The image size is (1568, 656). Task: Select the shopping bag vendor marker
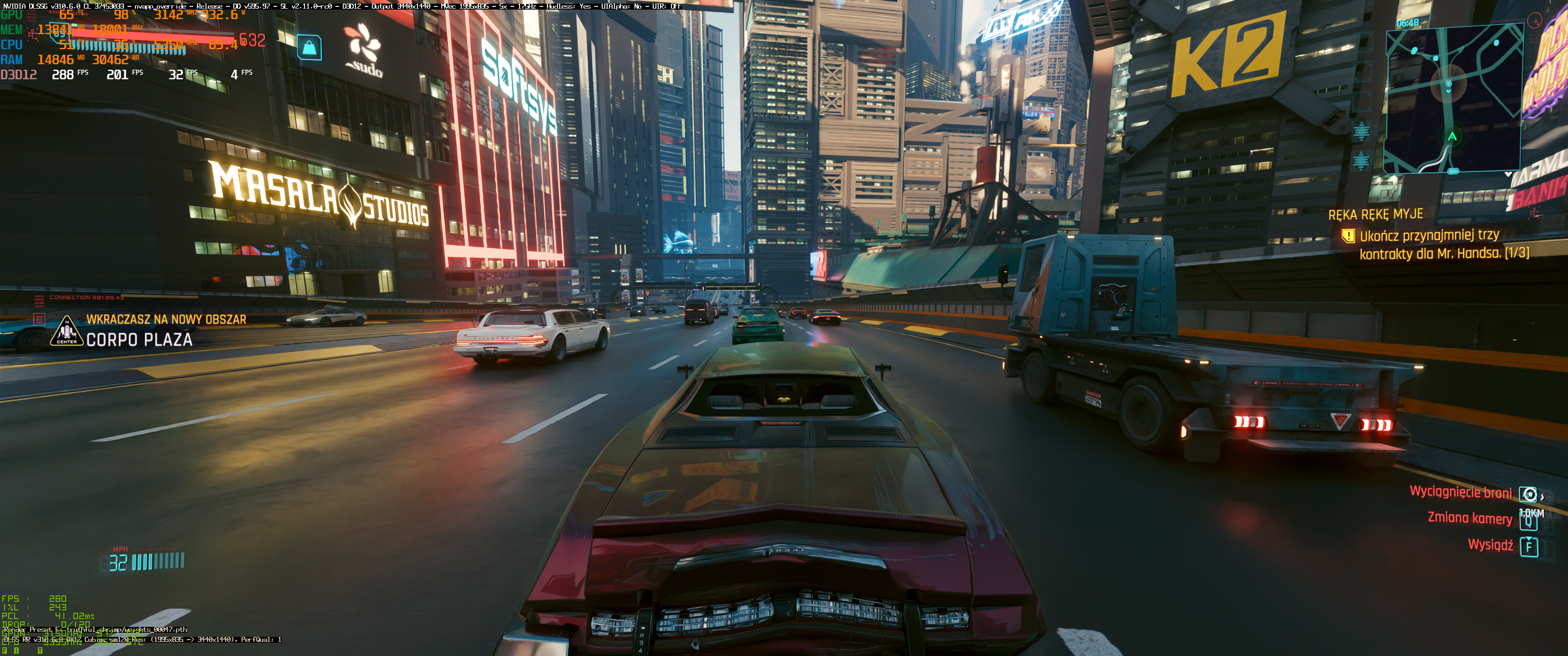pyautogui.click(x=309, y=47)
